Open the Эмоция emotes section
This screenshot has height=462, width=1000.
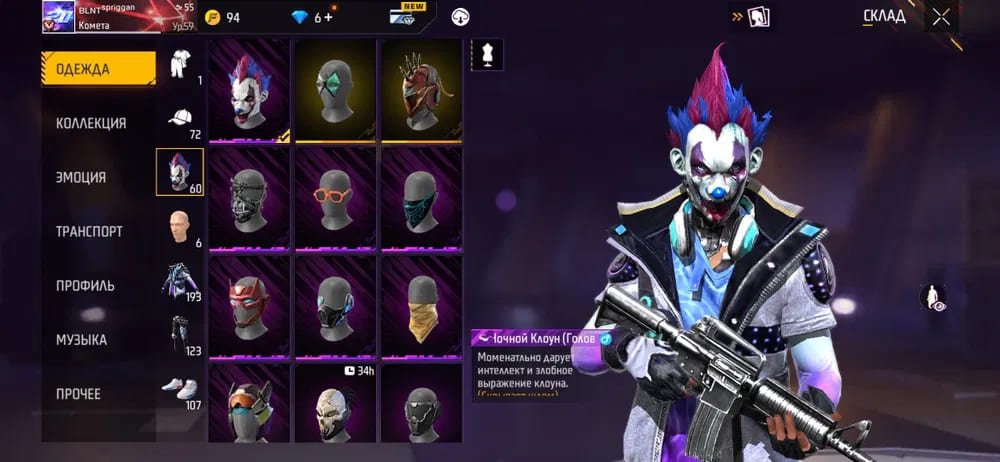pos(81,177)
